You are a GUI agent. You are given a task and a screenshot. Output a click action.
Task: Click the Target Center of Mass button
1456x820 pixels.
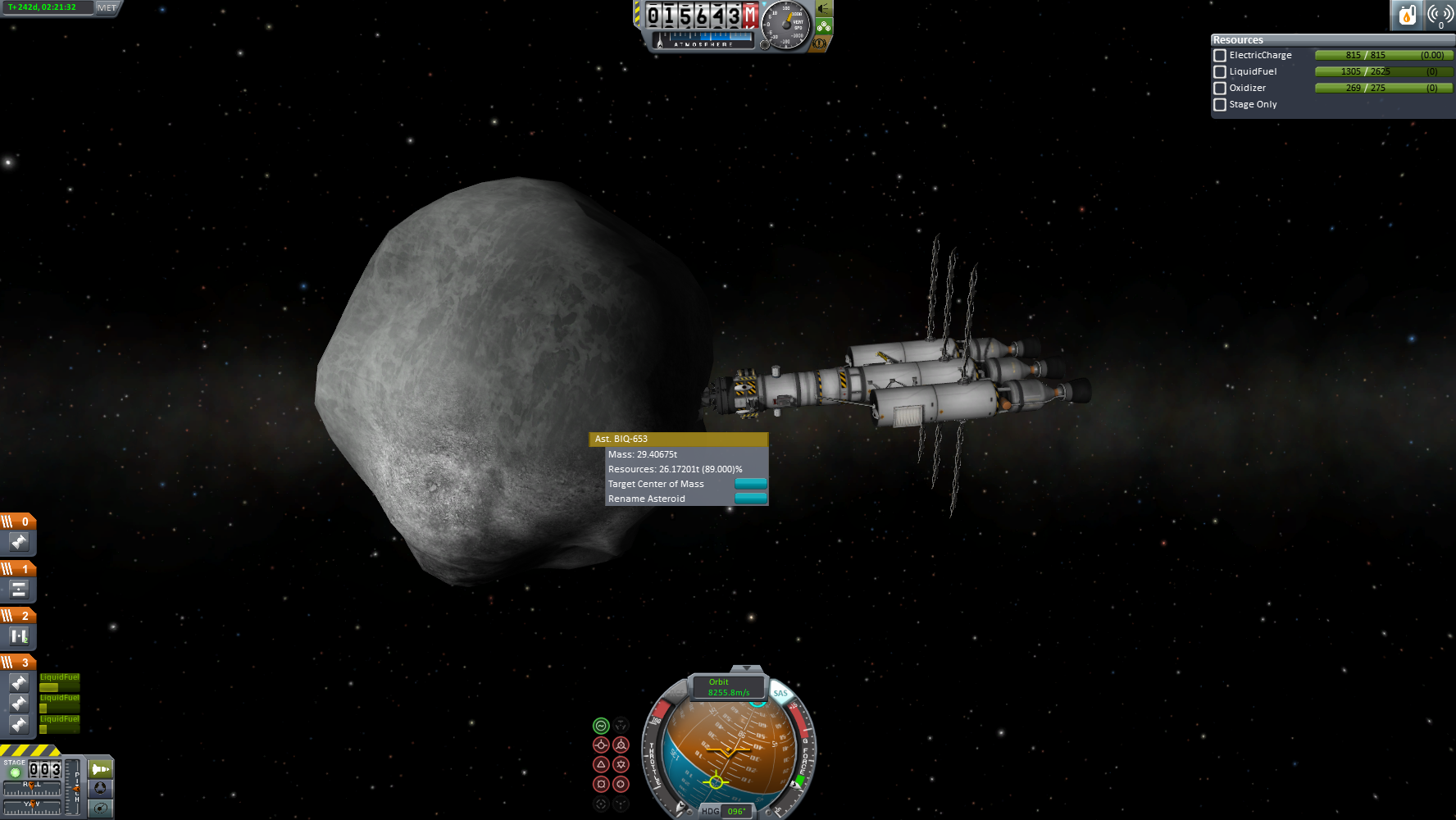750,484
